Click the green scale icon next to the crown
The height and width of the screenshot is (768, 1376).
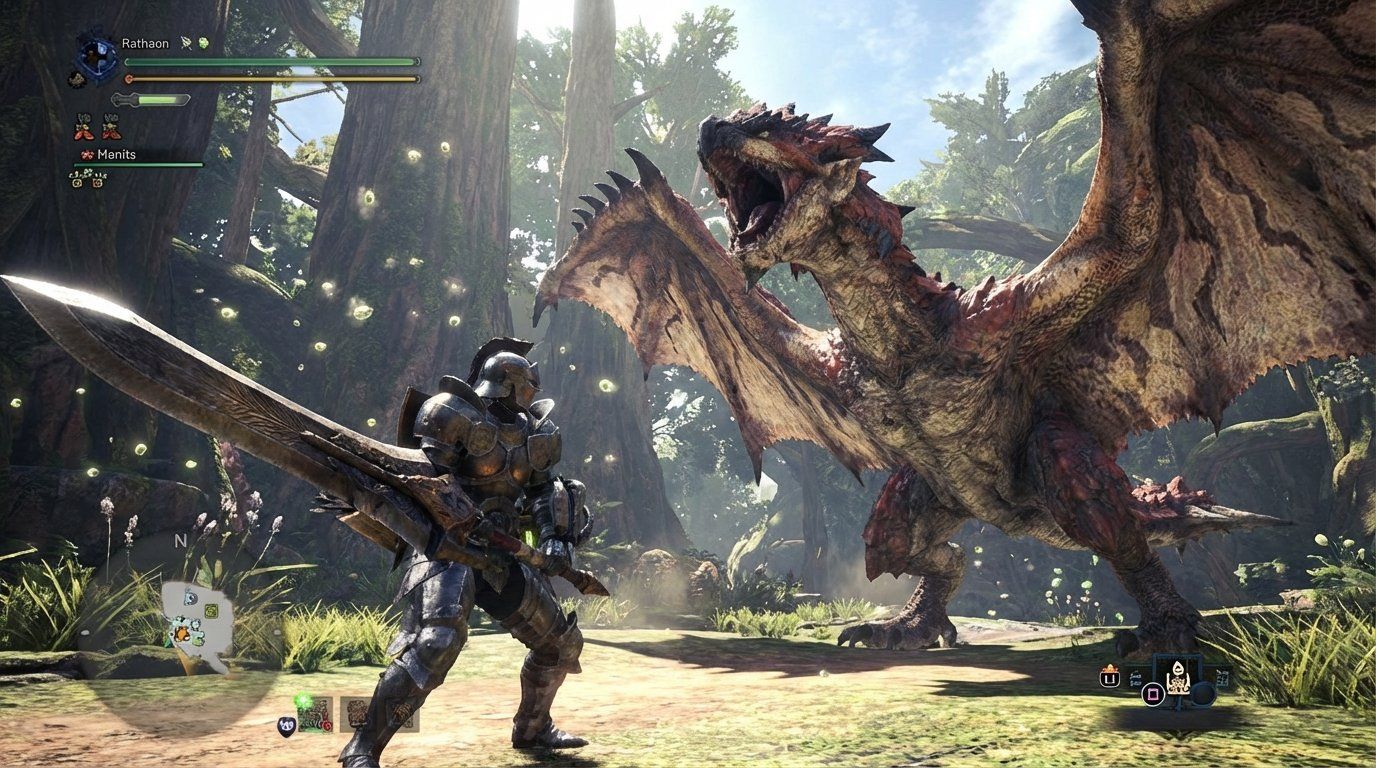[203, 43]
